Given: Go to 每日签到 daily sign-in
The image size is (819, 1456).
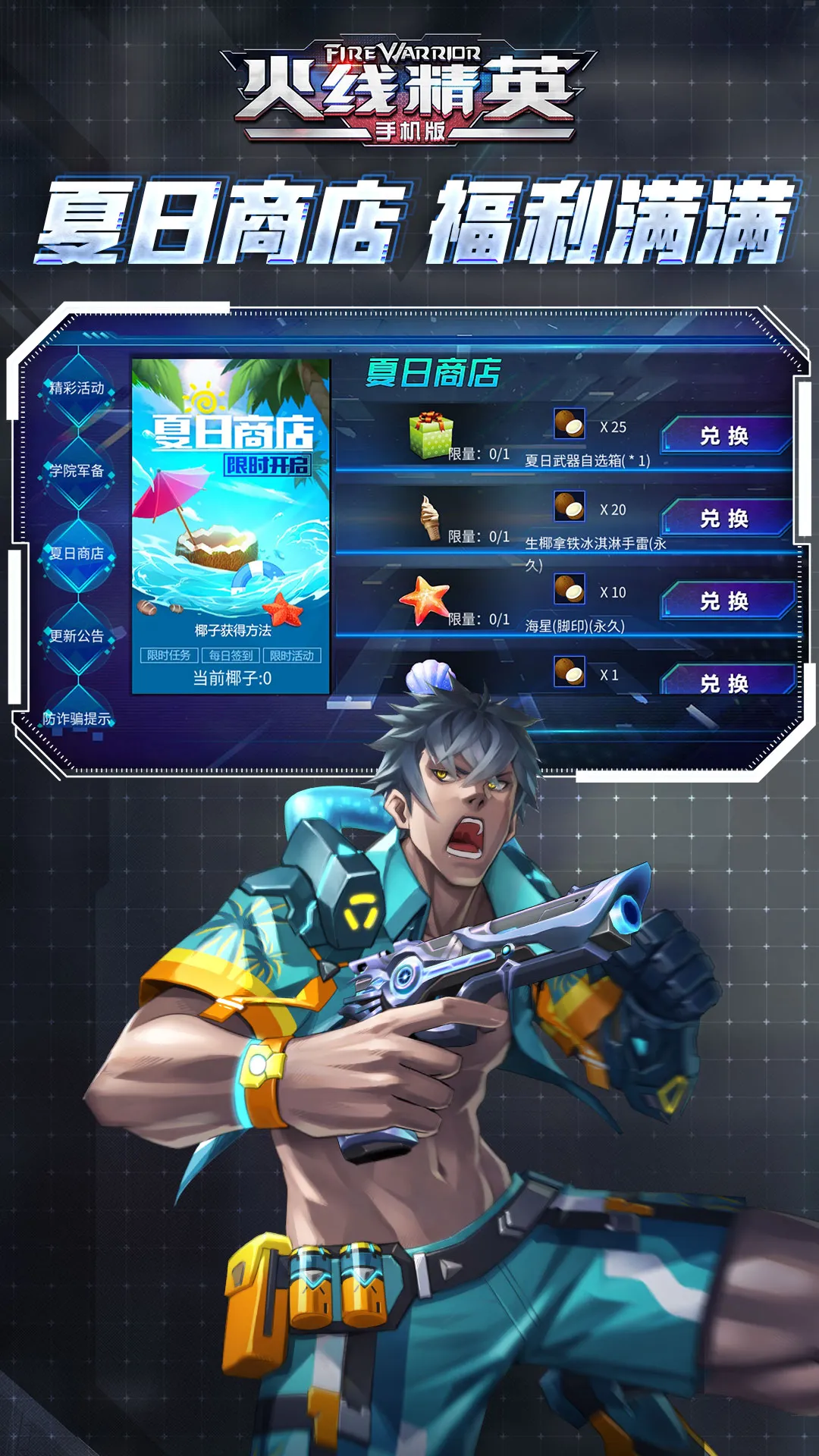Looking at the screenshot, I should click(x=231, y=655).
